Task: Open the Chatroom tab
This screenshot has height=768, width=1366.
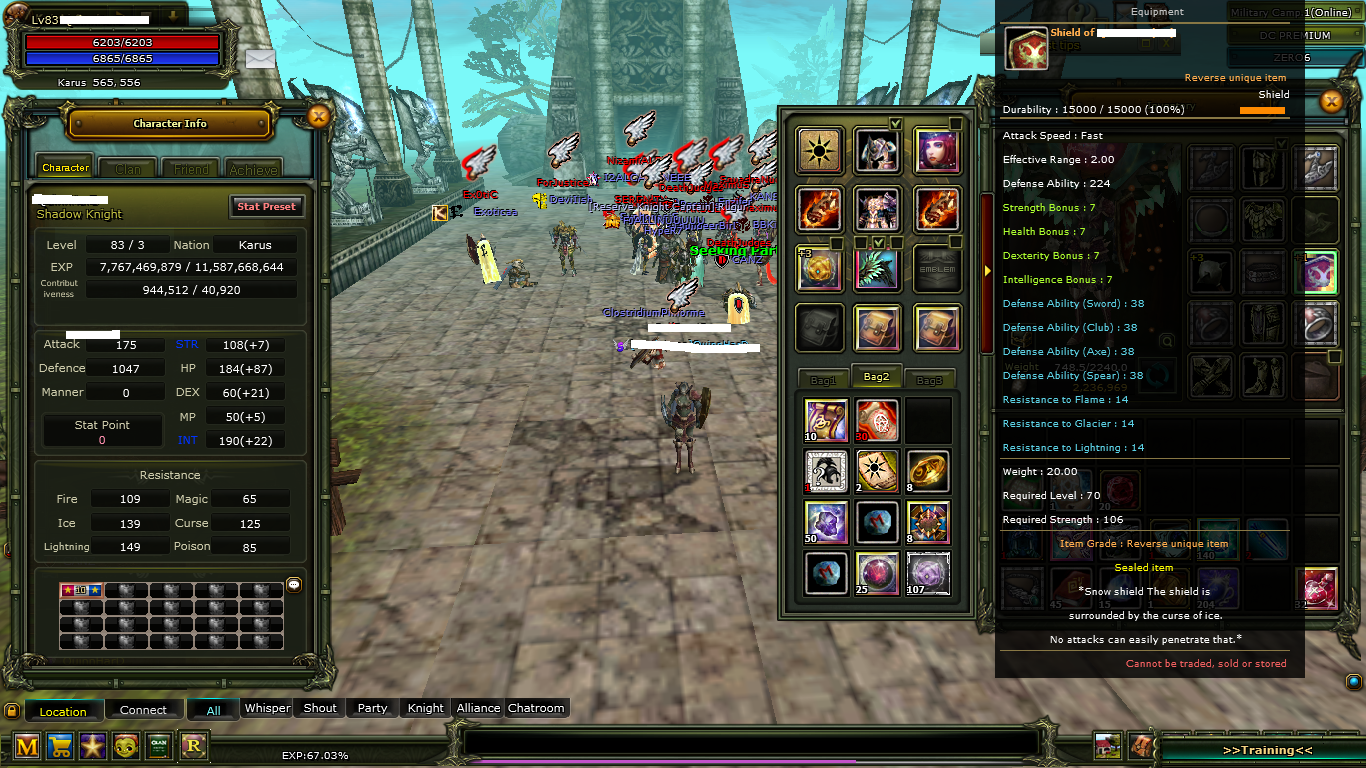Action: [536, 708]
